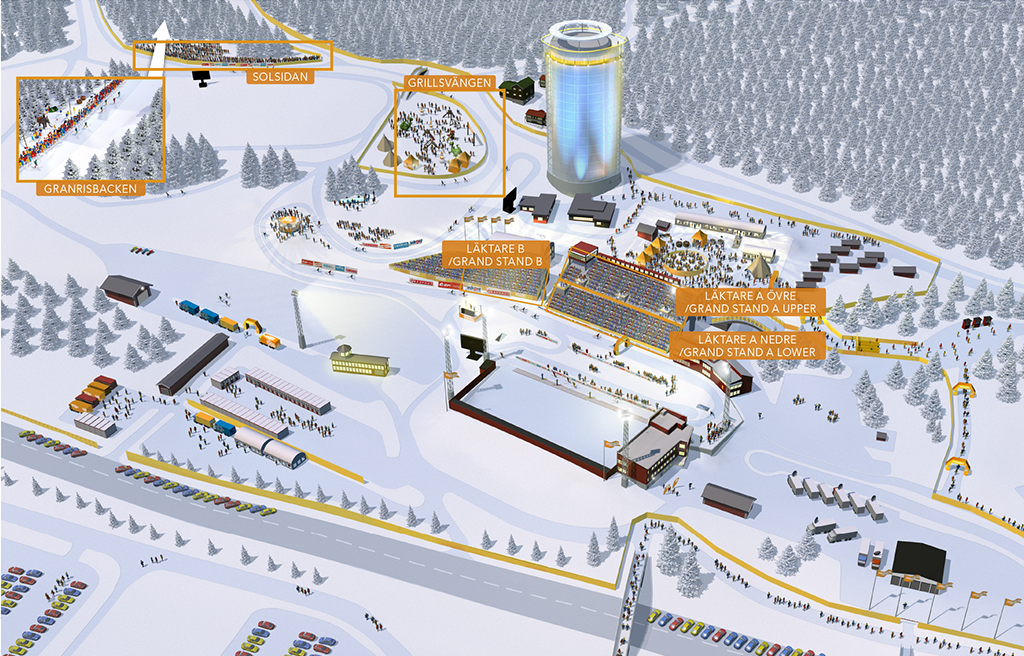
Task: Choose Läktare A Övre / Grand Stand A Upper
Action: pos(750,302)
